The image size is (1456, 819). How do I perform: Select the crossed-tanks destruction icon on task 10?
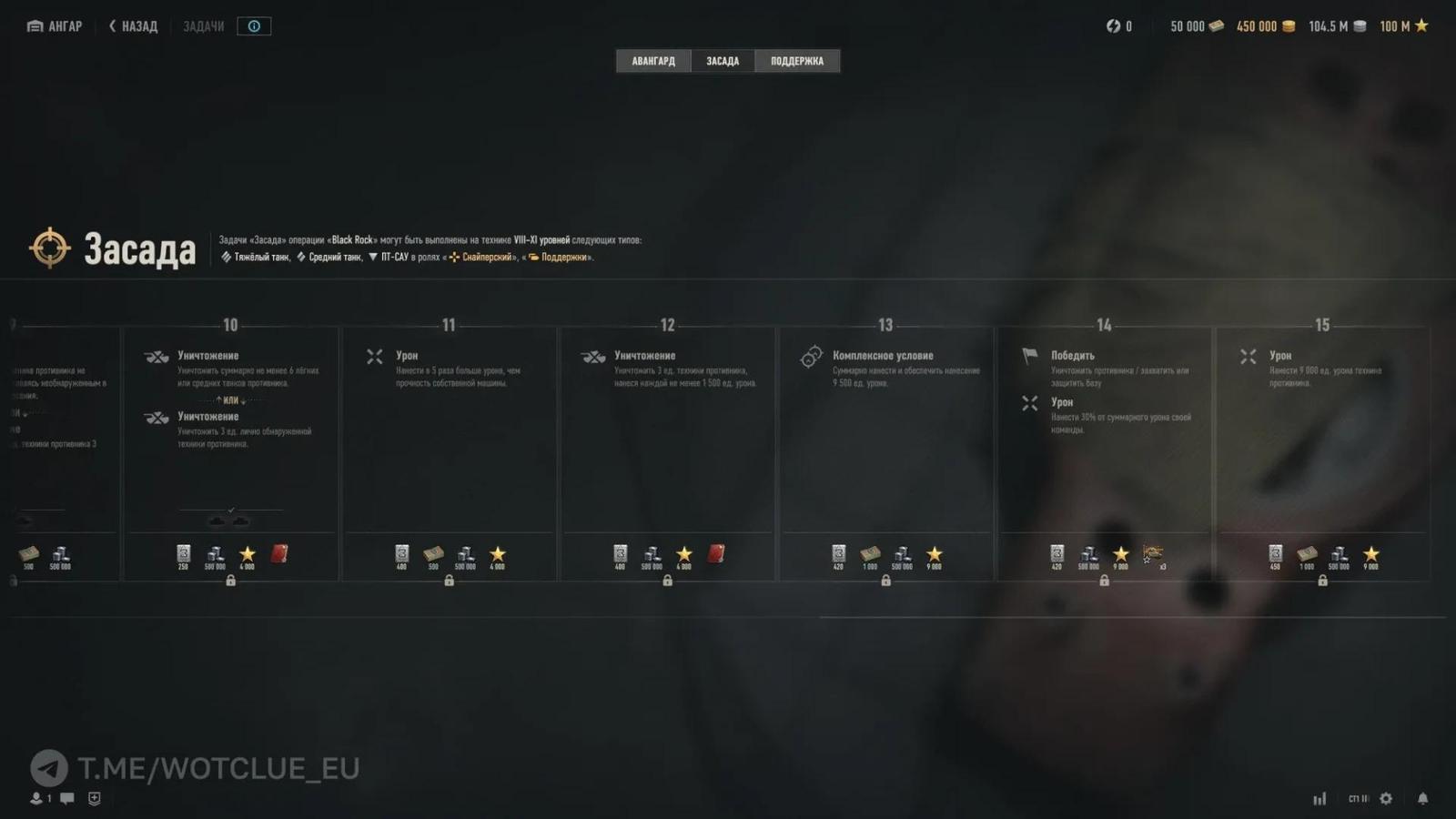(155, 357)
